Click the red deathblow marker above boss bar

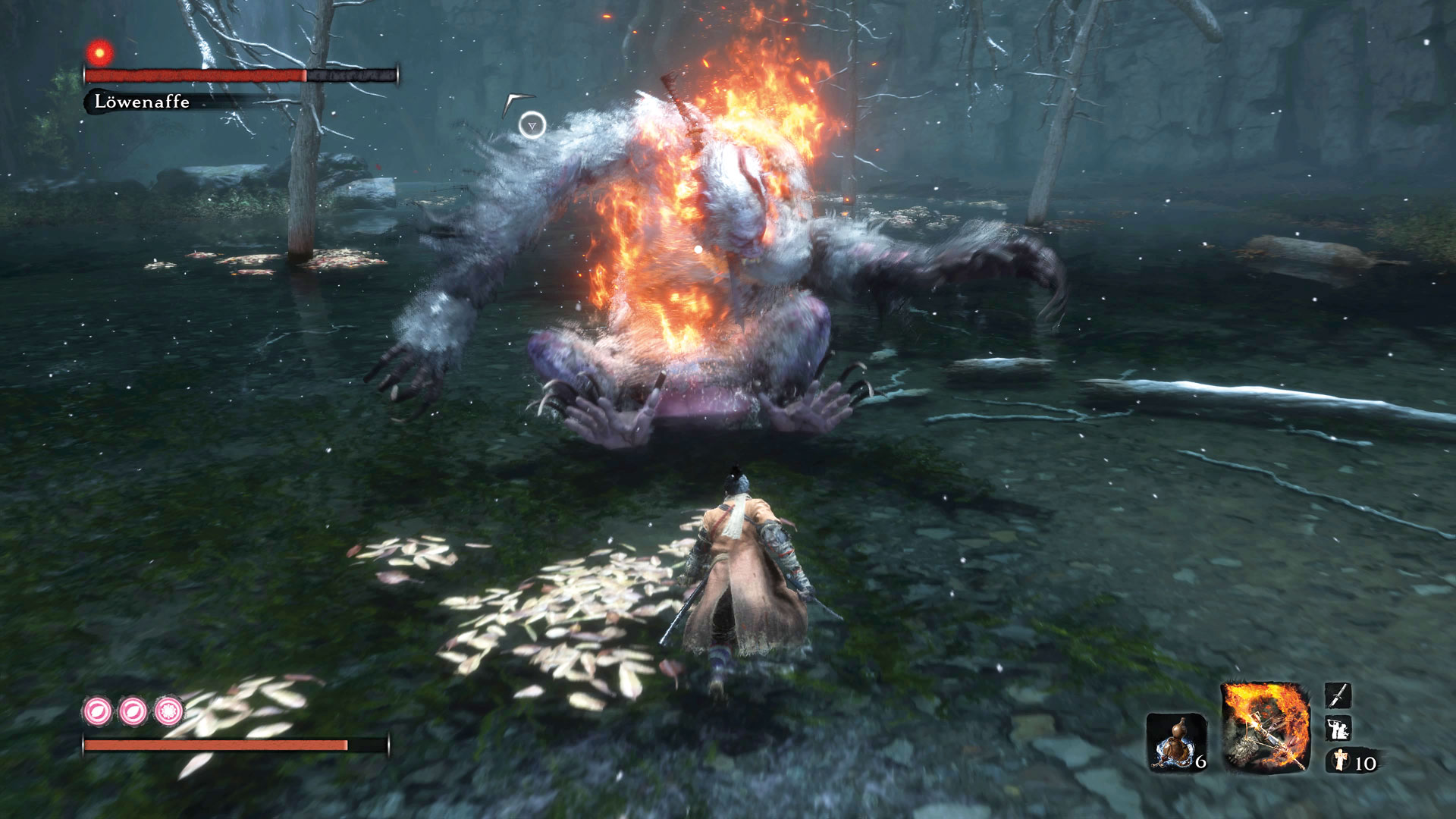tap(99, 53)
